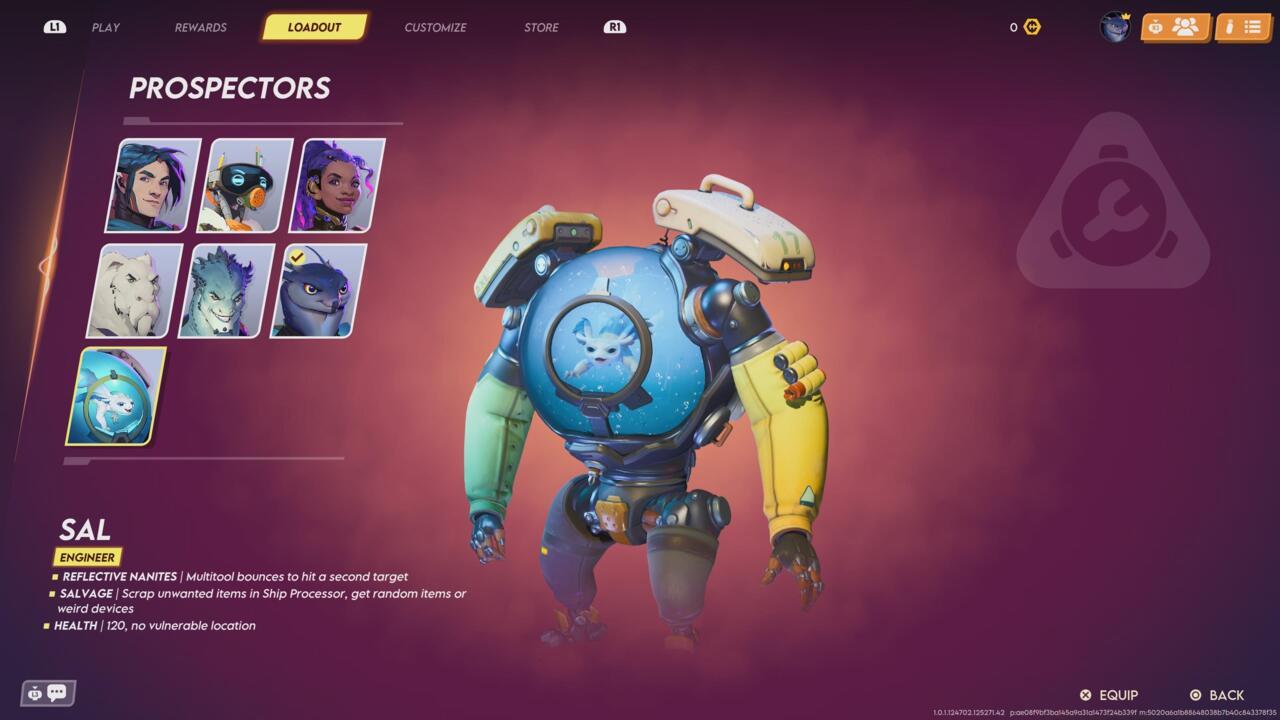The height and width of the screenshot is (720, 1280).
Task: Click the R1 shoulder button prompt
Action: [614, 27]
